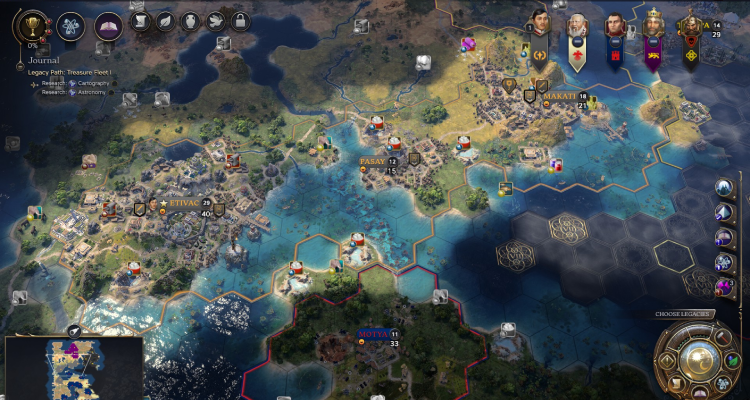Open the religion dove icon
Screen dimensions: 750x400
(215, 21)
